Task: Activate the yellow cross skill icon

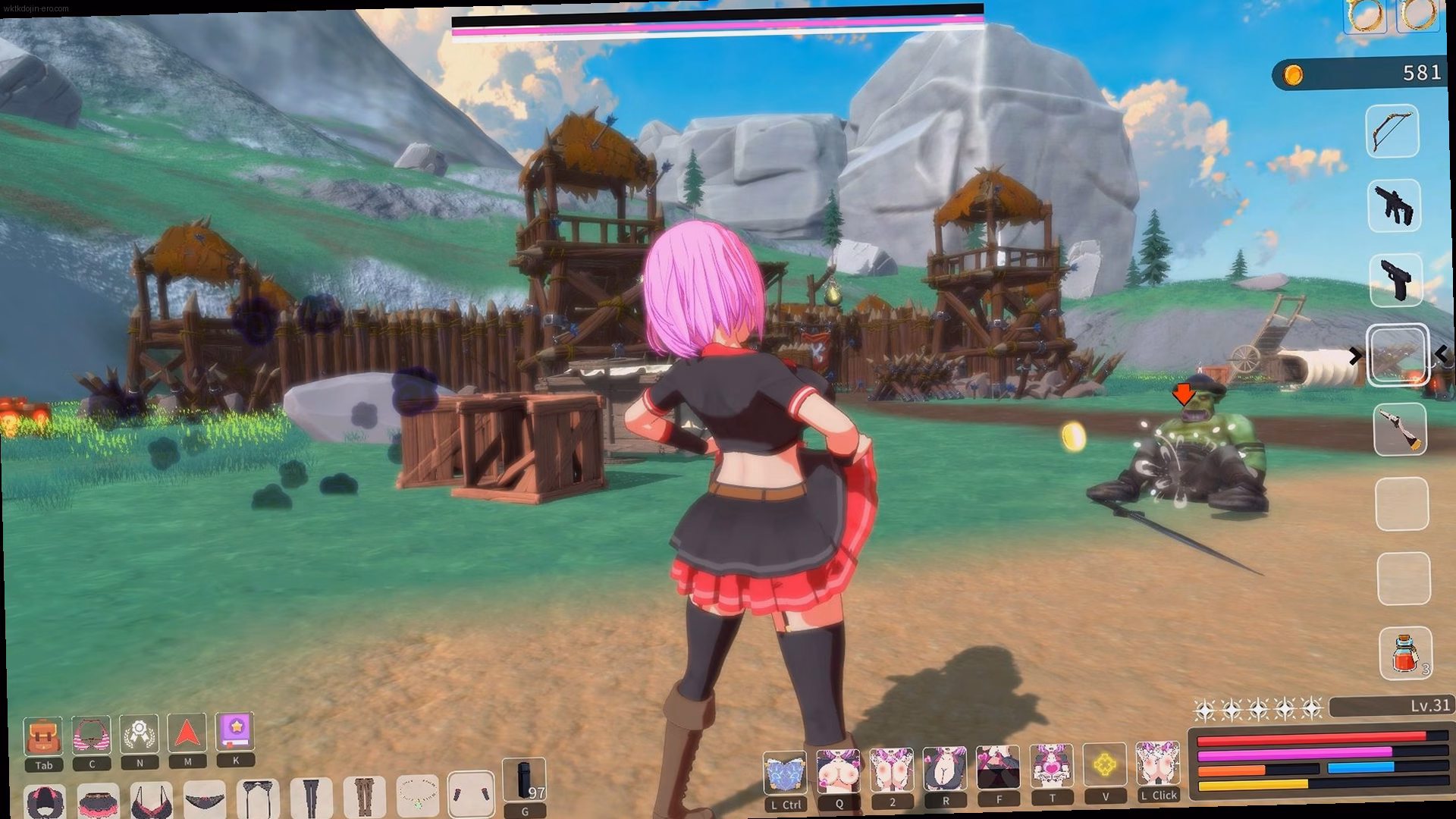Action: (x=1104, y=766)
